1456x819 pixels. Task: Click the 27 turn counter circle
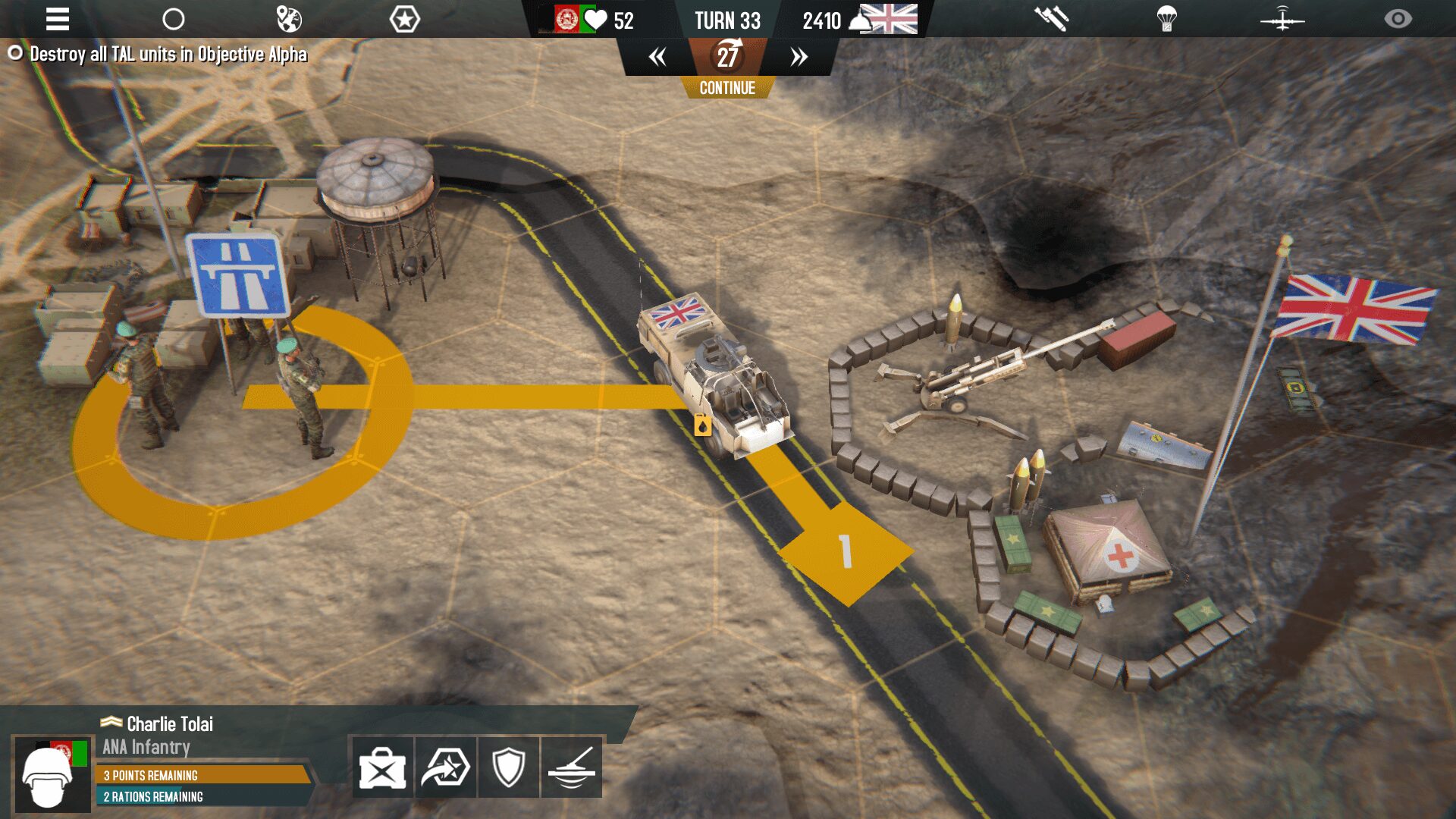[728, 55]
